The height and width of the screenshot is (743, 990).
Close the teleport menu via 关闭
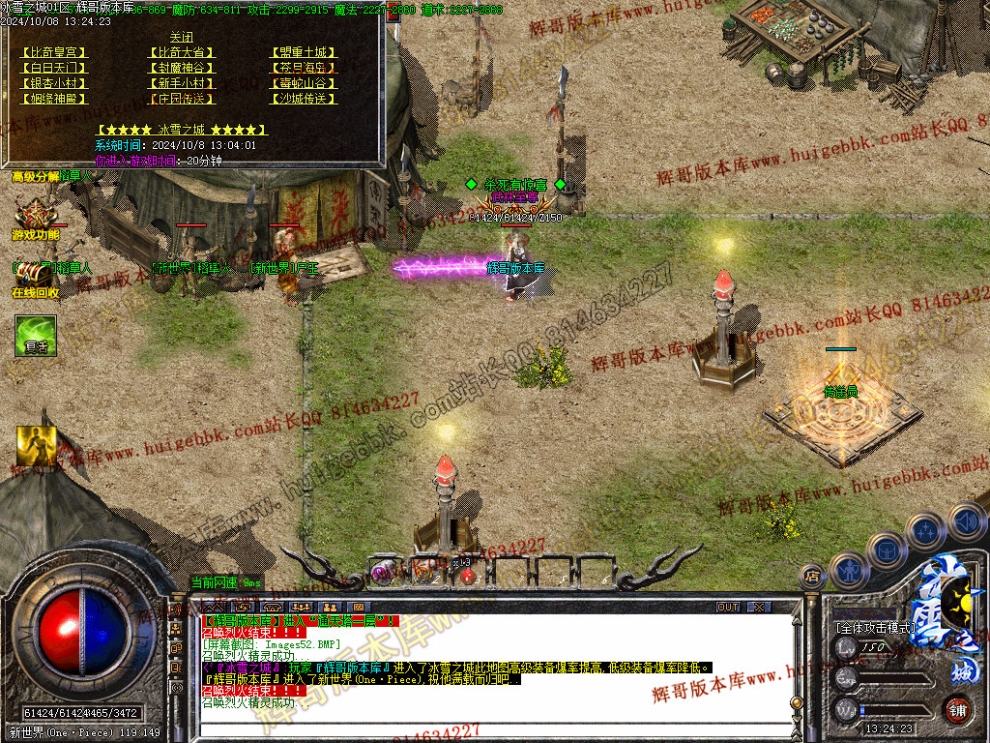[181, 37]
